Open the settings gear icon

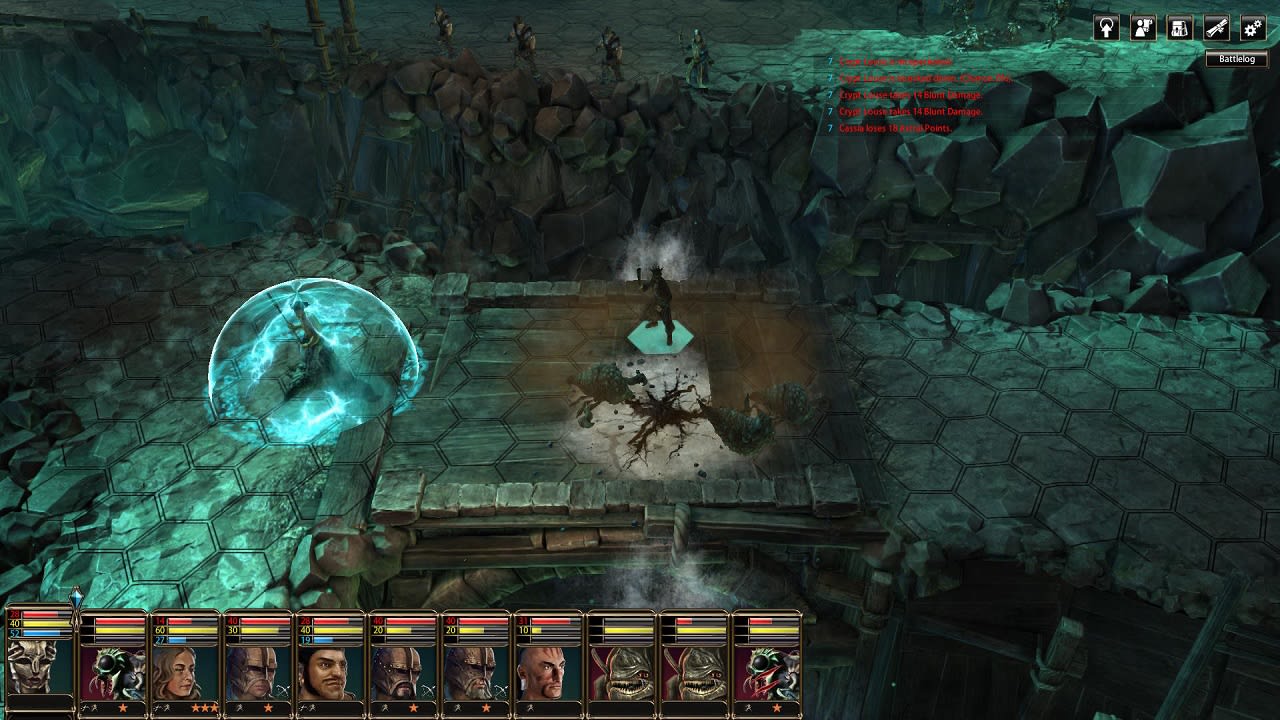coord(1252,28)
